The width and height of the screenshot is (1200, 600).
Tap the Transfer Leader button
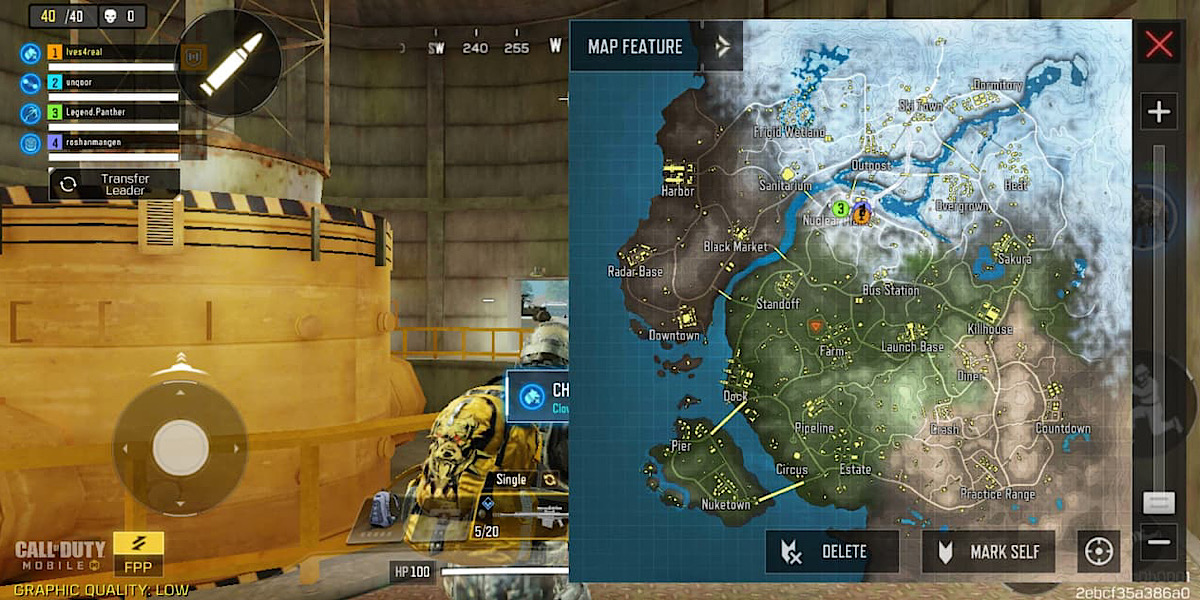114,184
